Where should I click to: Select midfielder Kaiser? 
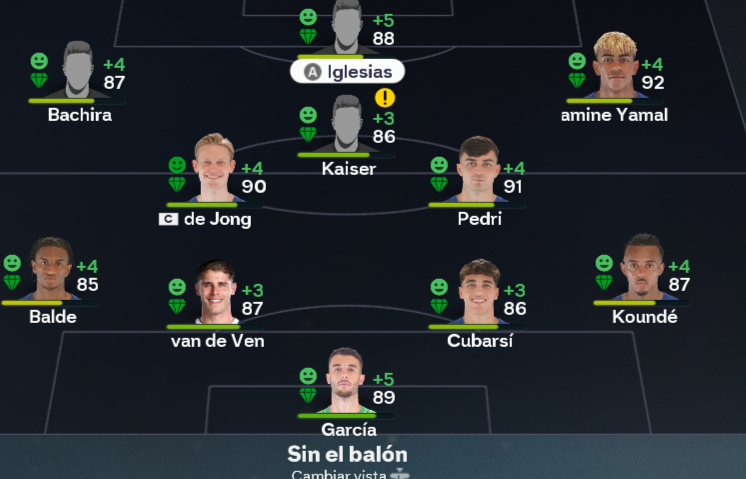click(347, 126)
